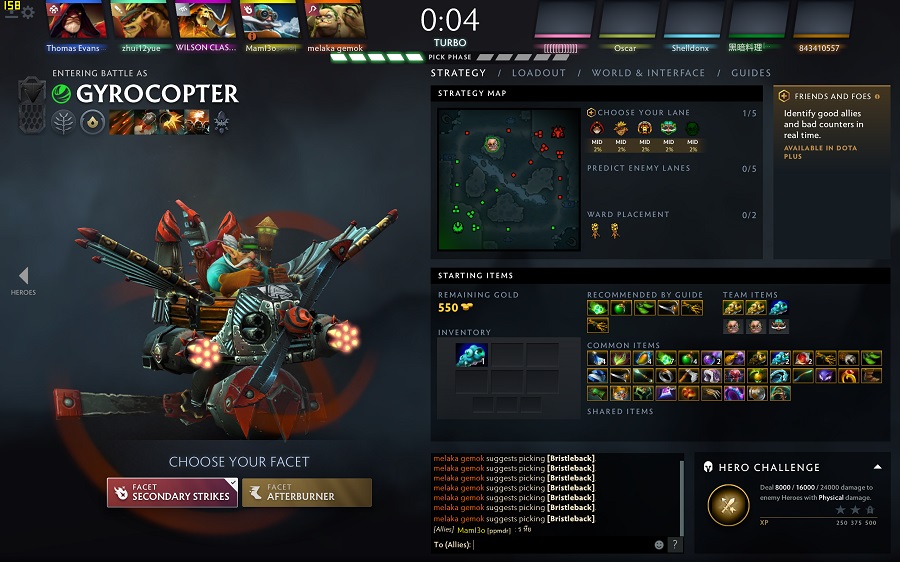Viewport: 900px width, 562px height.
Task: Open the chat emoticon picker
Action: (659, 545)
